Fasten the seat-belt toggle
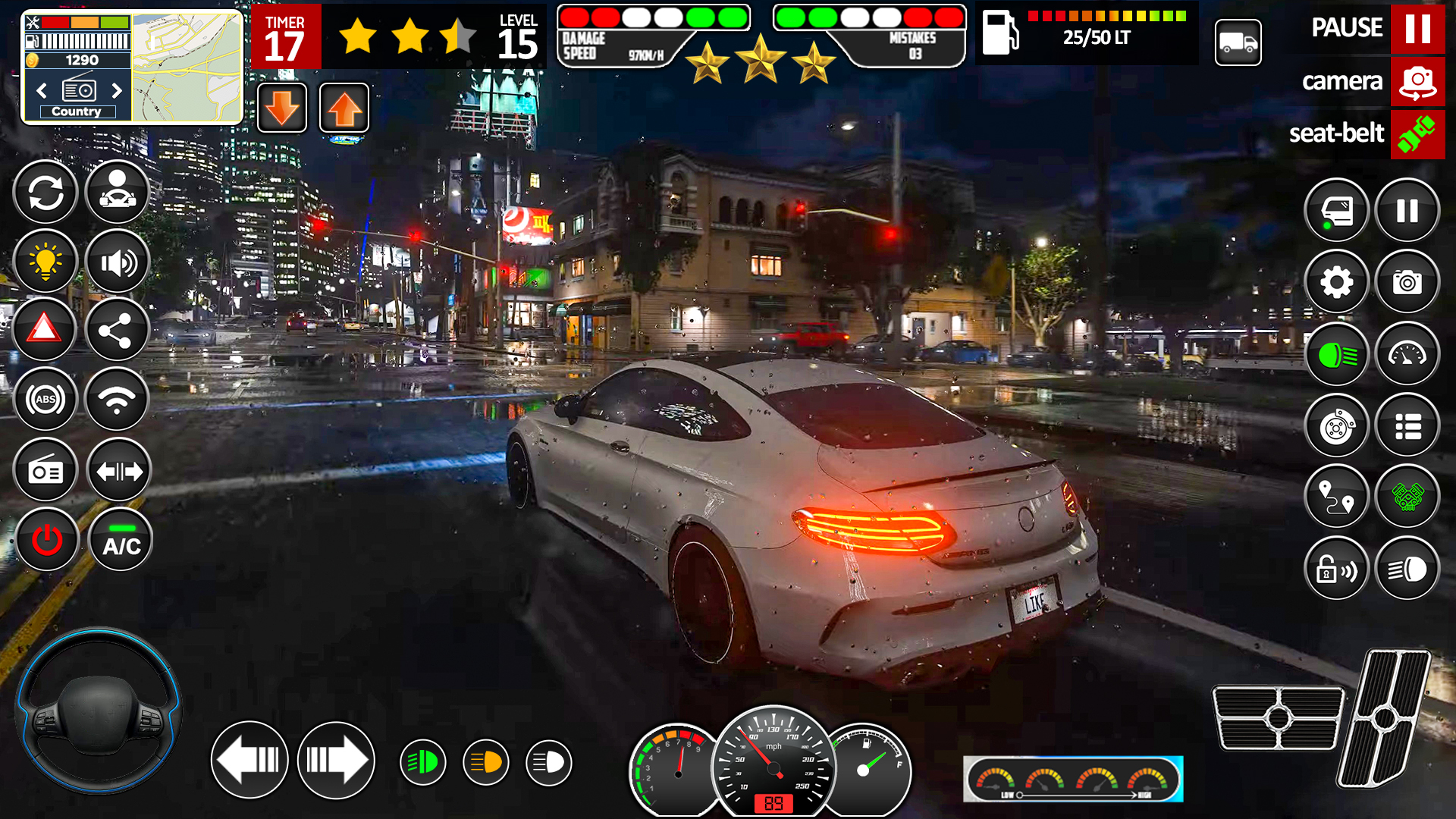 [1418, 134]
